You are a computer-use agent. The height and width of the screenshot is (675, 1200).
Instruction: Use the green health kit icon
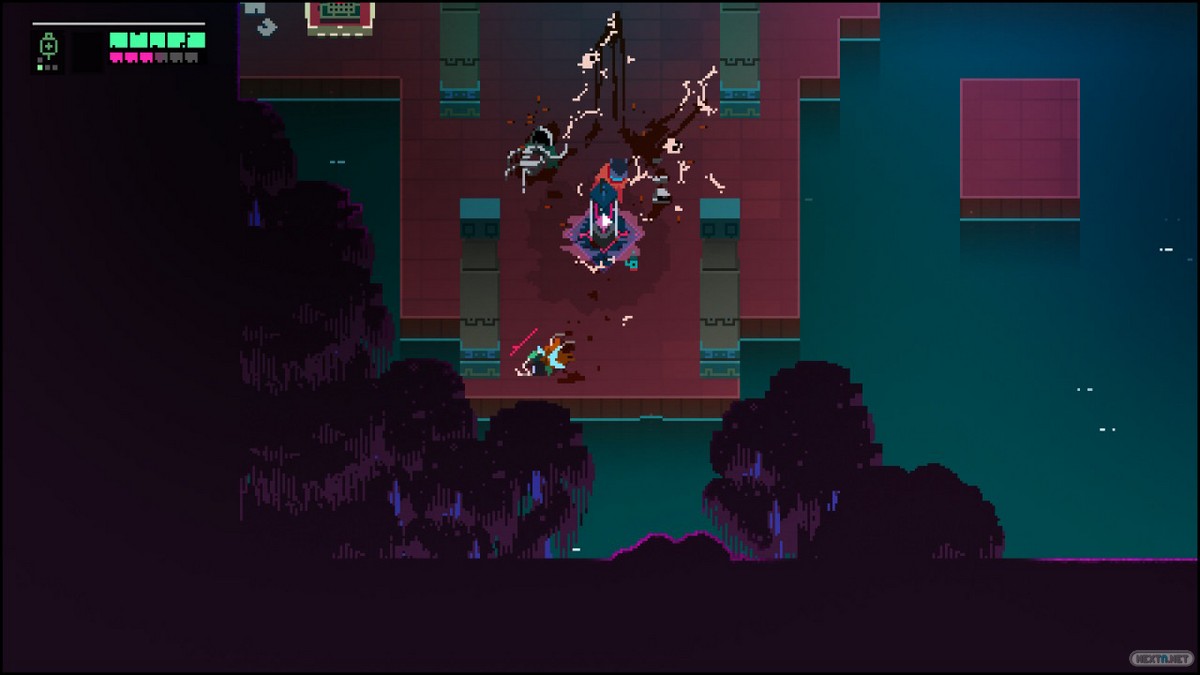coord(47,46)
